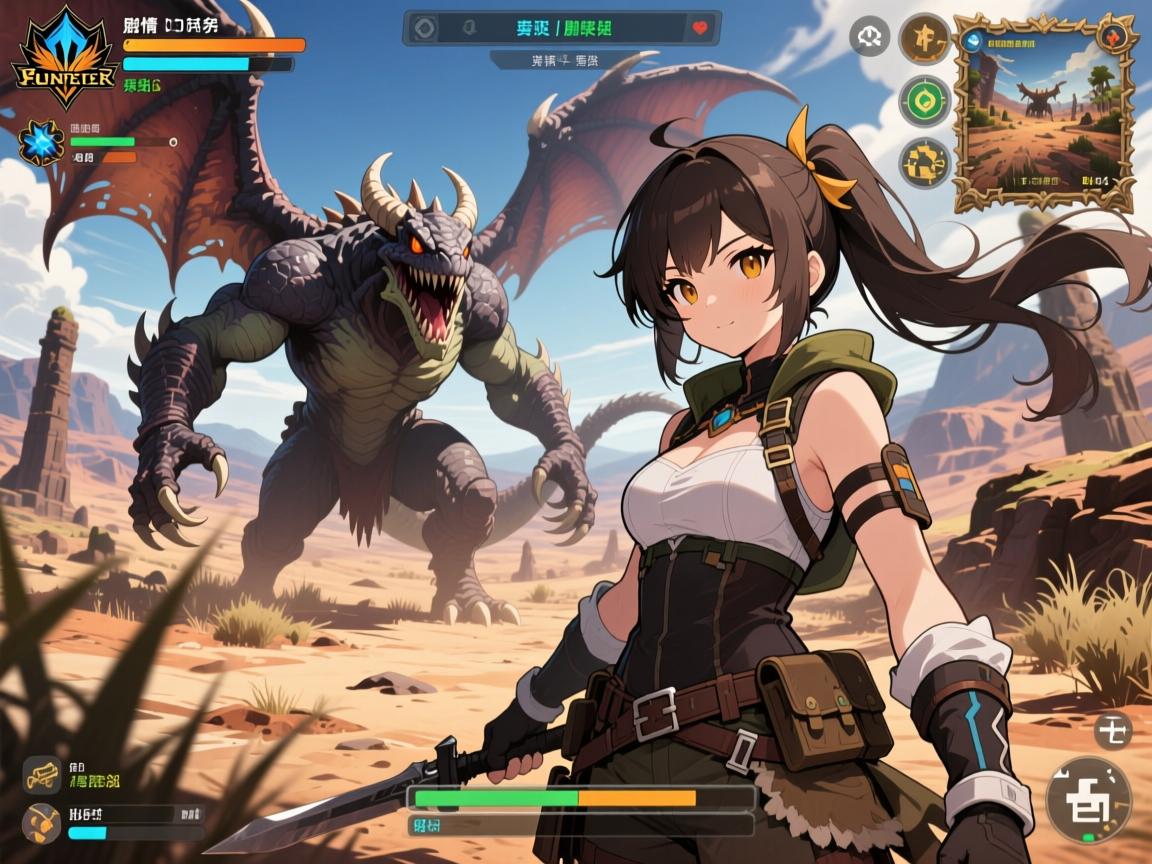
Task: Activate the green circular target icon
Action: [924, 101]
